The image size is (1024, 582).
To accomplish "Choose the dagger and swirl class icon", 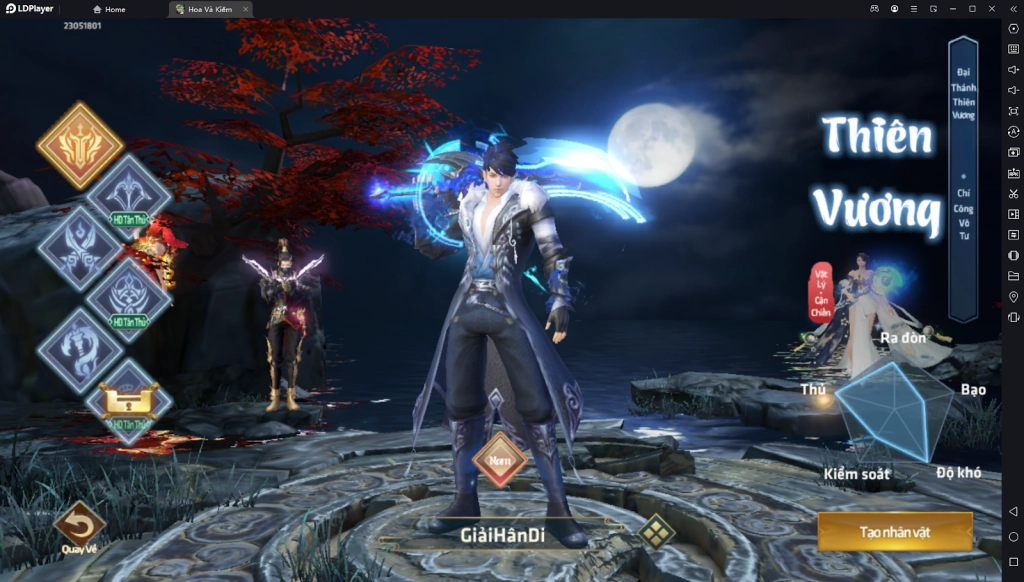I will coord(80,349).
